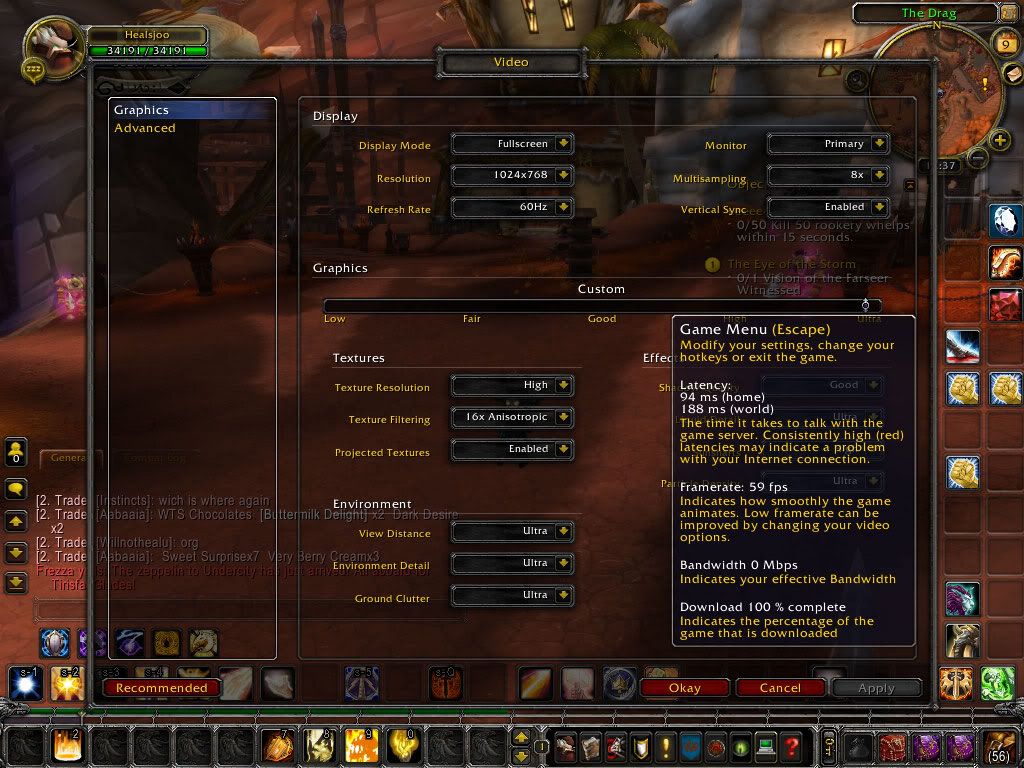1024x768 pixels.
Task: Click the Recommended settings button
Action: (161, 688)
